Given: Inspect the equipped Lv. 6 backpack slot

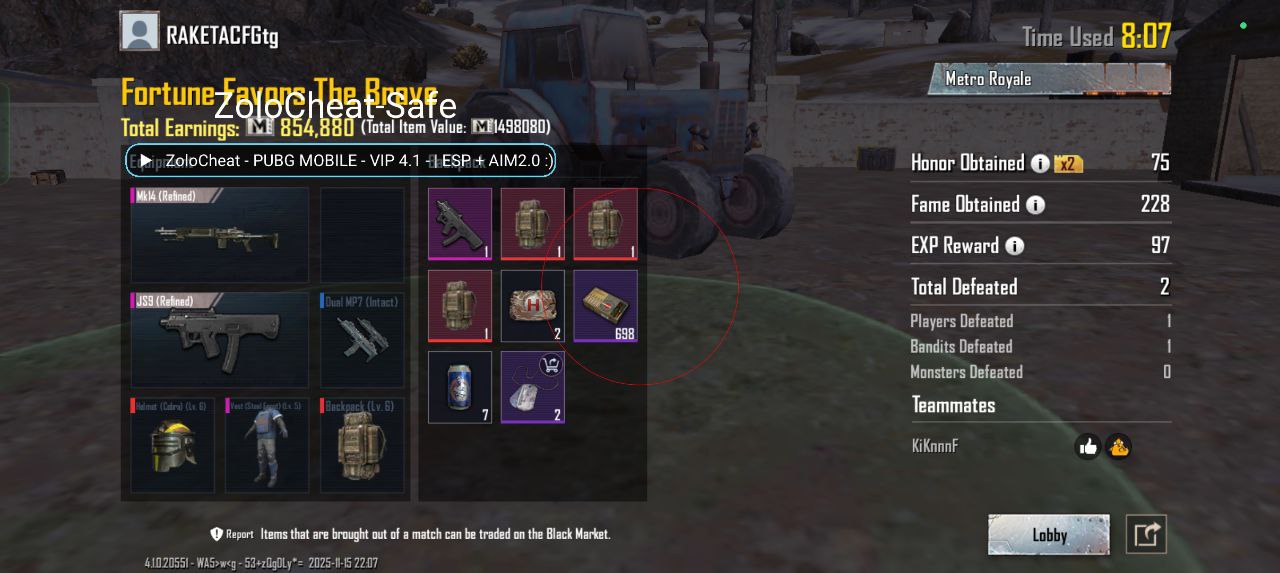Looking at the screenshot, I should click(362, 445).
